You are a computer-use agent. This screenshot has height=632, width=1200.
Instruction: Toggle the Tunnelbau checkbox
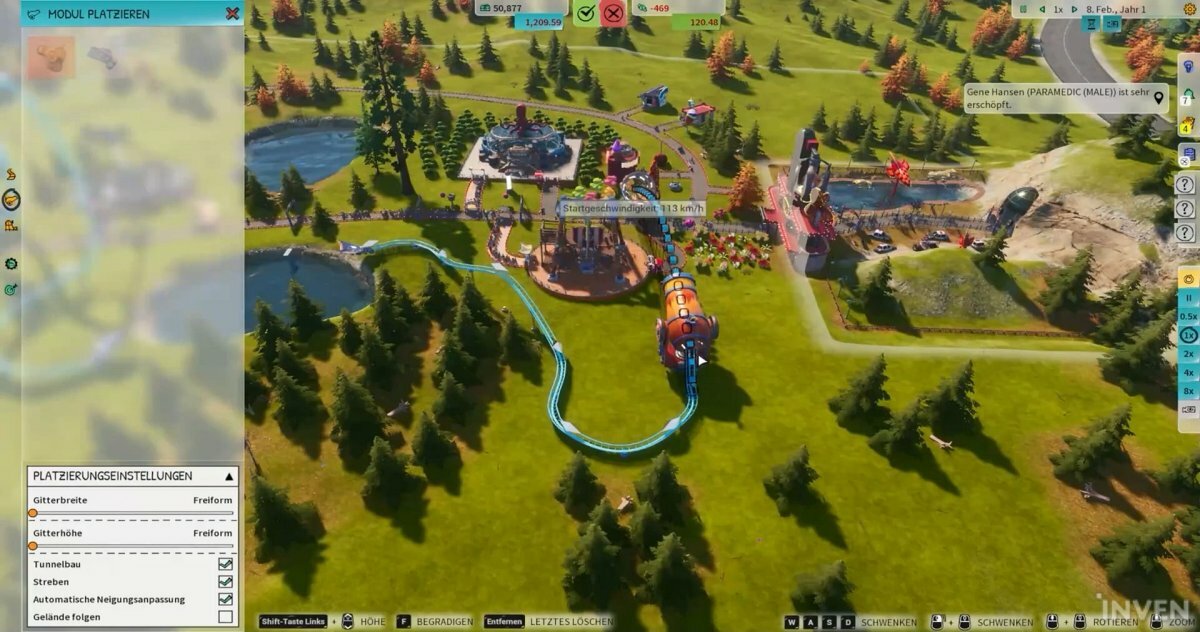(x=225, y=564)
